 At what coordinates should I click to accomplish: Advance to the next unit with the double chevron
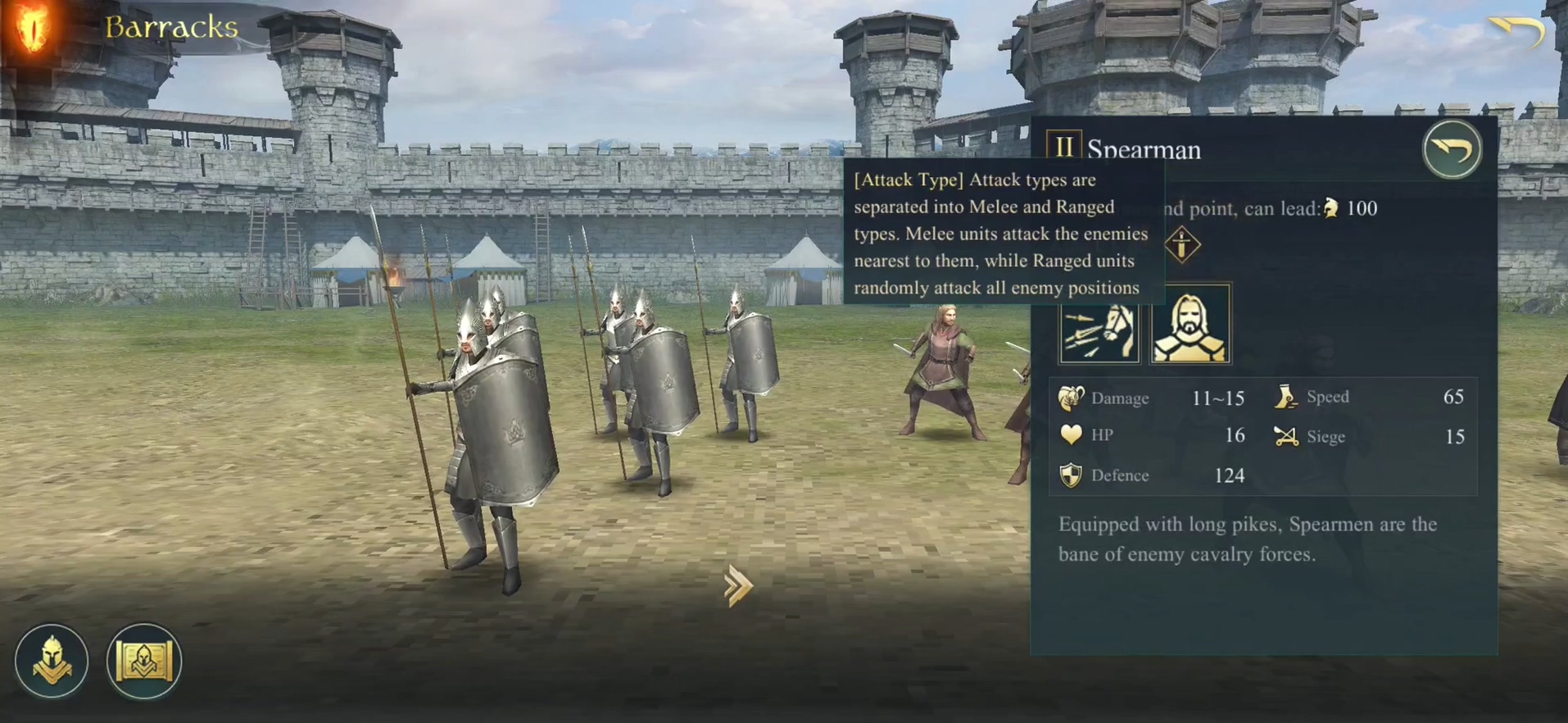737,585
